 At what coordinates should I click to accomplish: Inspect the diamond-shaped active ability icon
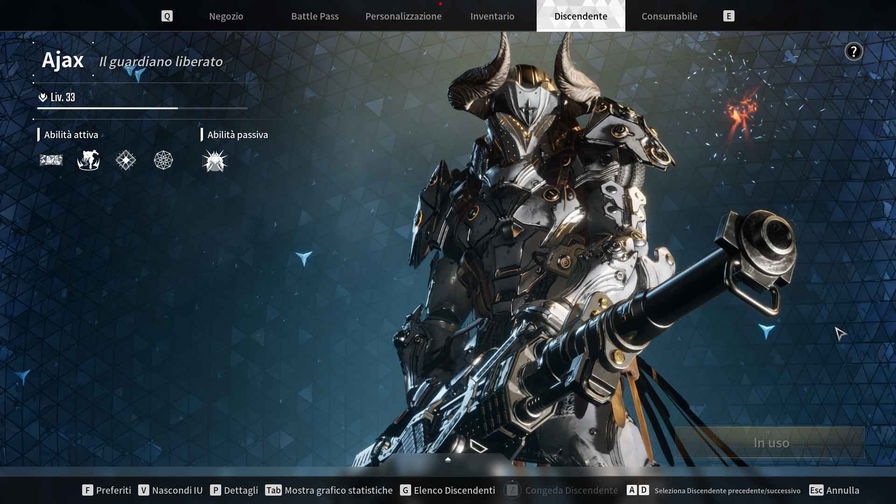(x=126, y=160)
